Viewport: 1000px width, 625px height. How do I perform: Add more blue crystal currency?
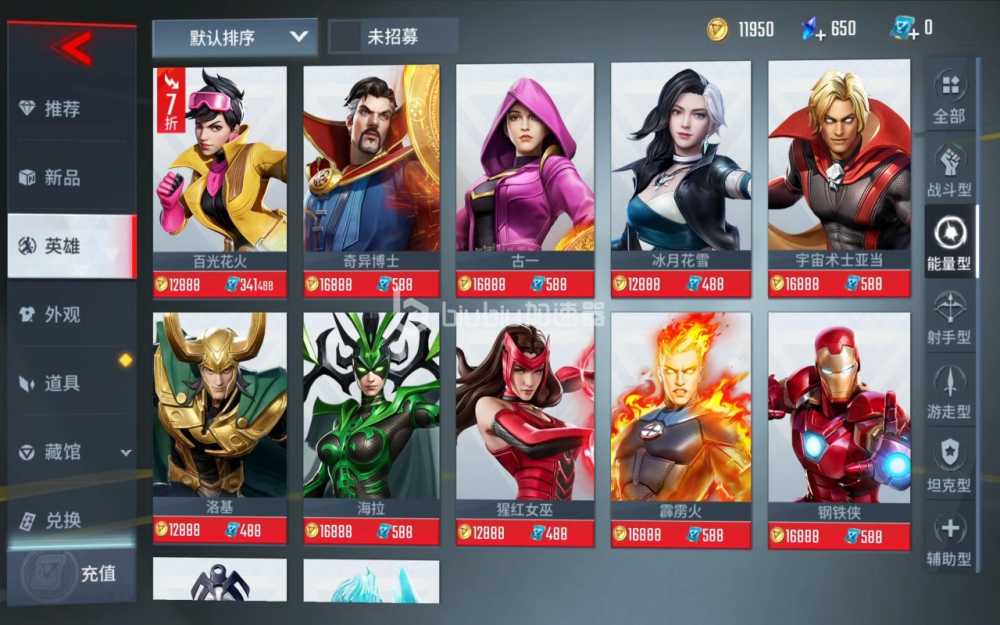[x=814, y=29]
